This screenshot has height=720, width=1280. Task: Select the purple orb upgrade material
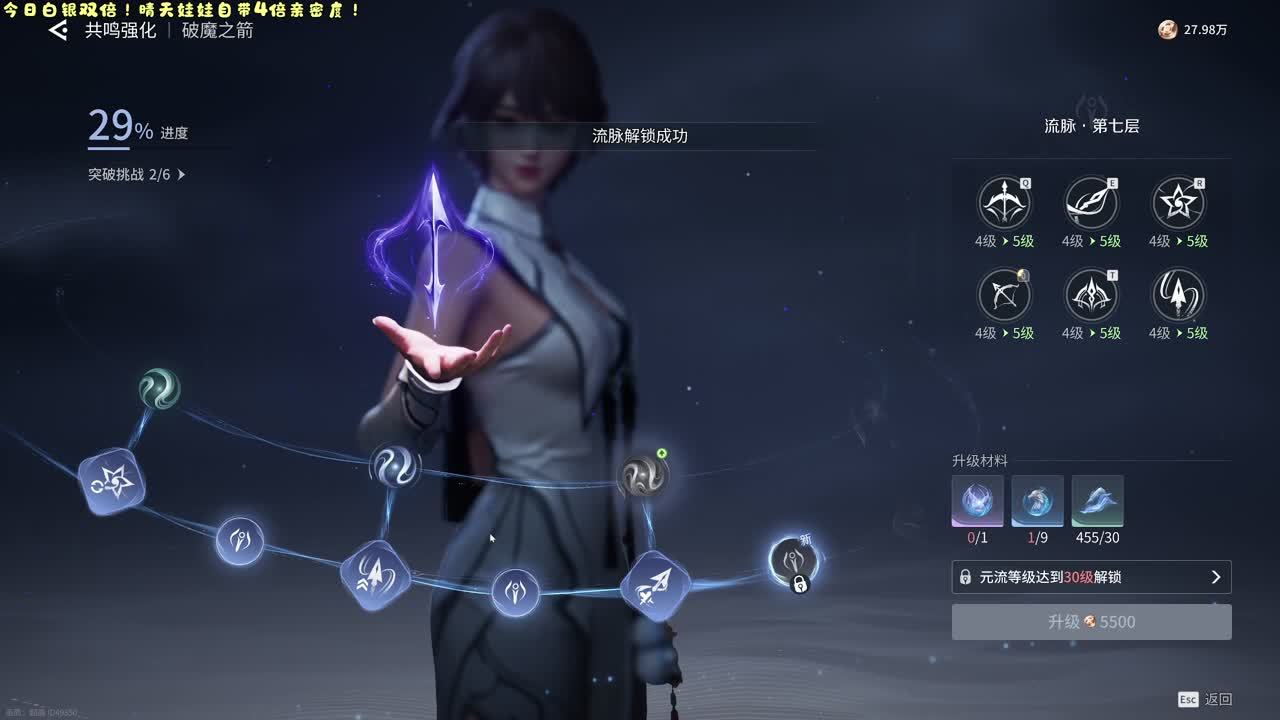[x=977, y=501]
